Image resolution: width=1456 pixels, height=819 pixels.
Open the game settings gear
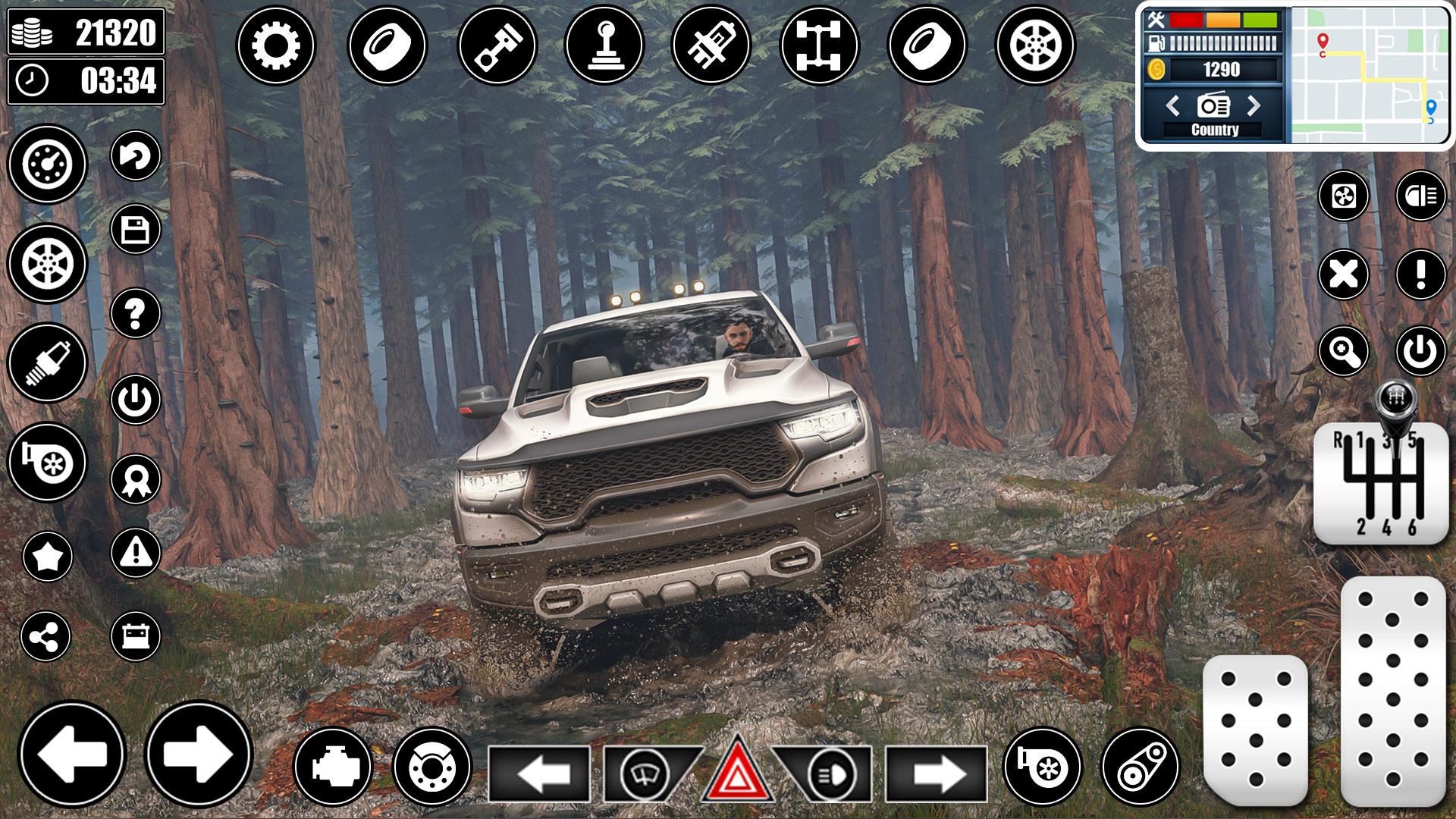277,45
